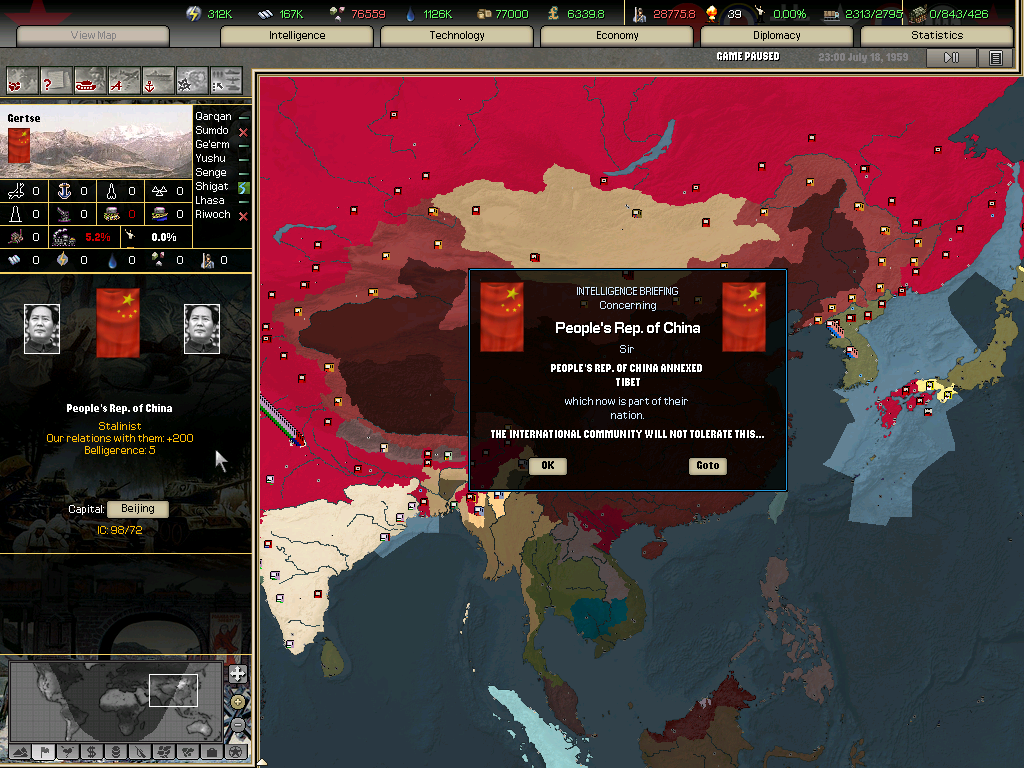This screenshot has width=1024, height=768.
Task: Select the anchor naval units toolbar icon
Action: pos(158,79)
